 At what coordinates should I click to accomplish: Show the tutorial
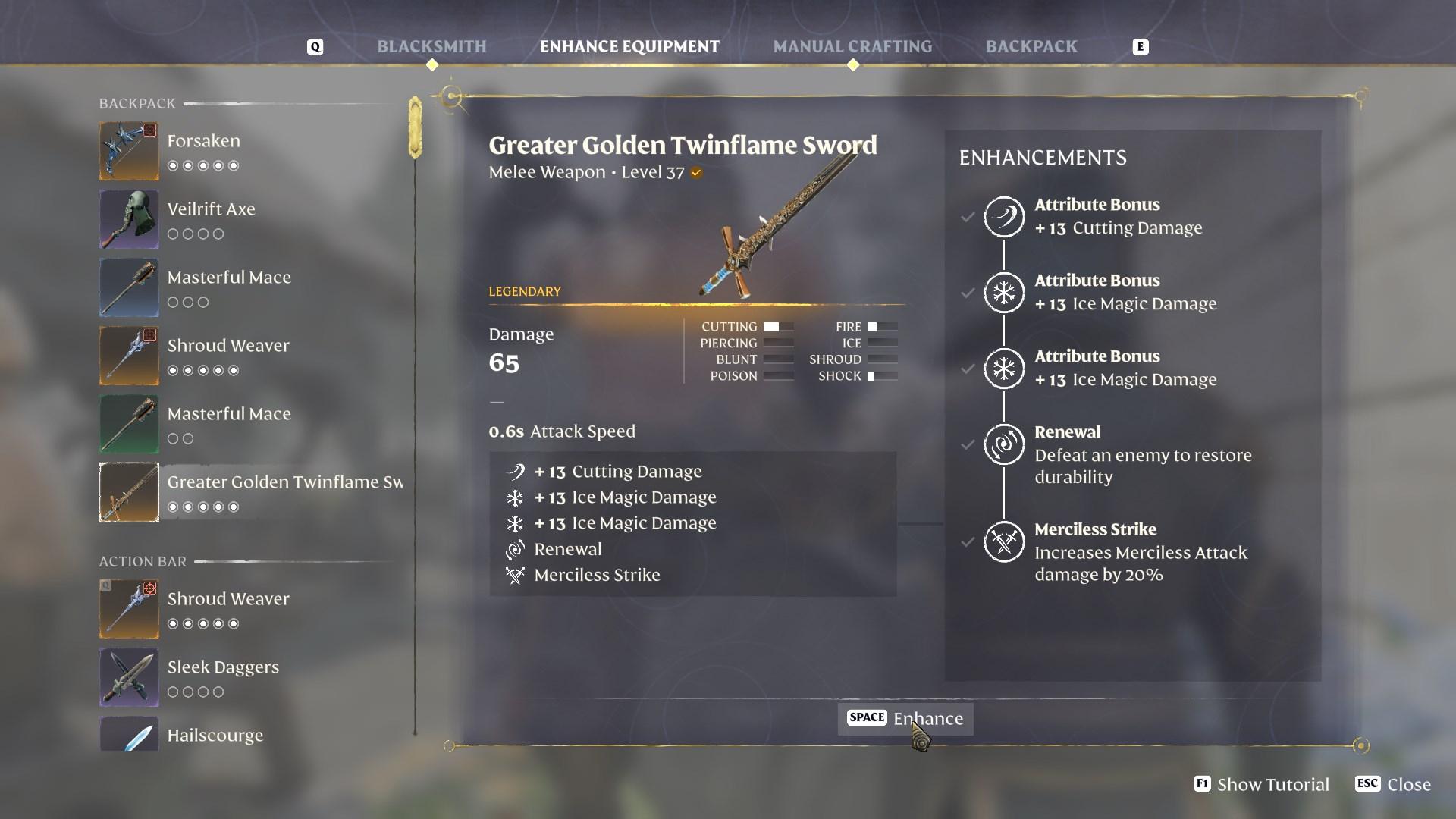(x=1262, y=784)
